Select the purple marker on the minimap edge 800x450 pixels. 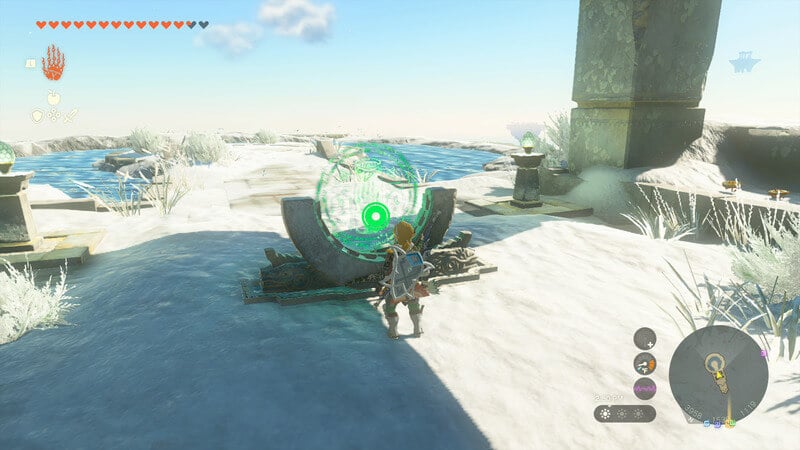pyautogui.click(x=764, y=353)
